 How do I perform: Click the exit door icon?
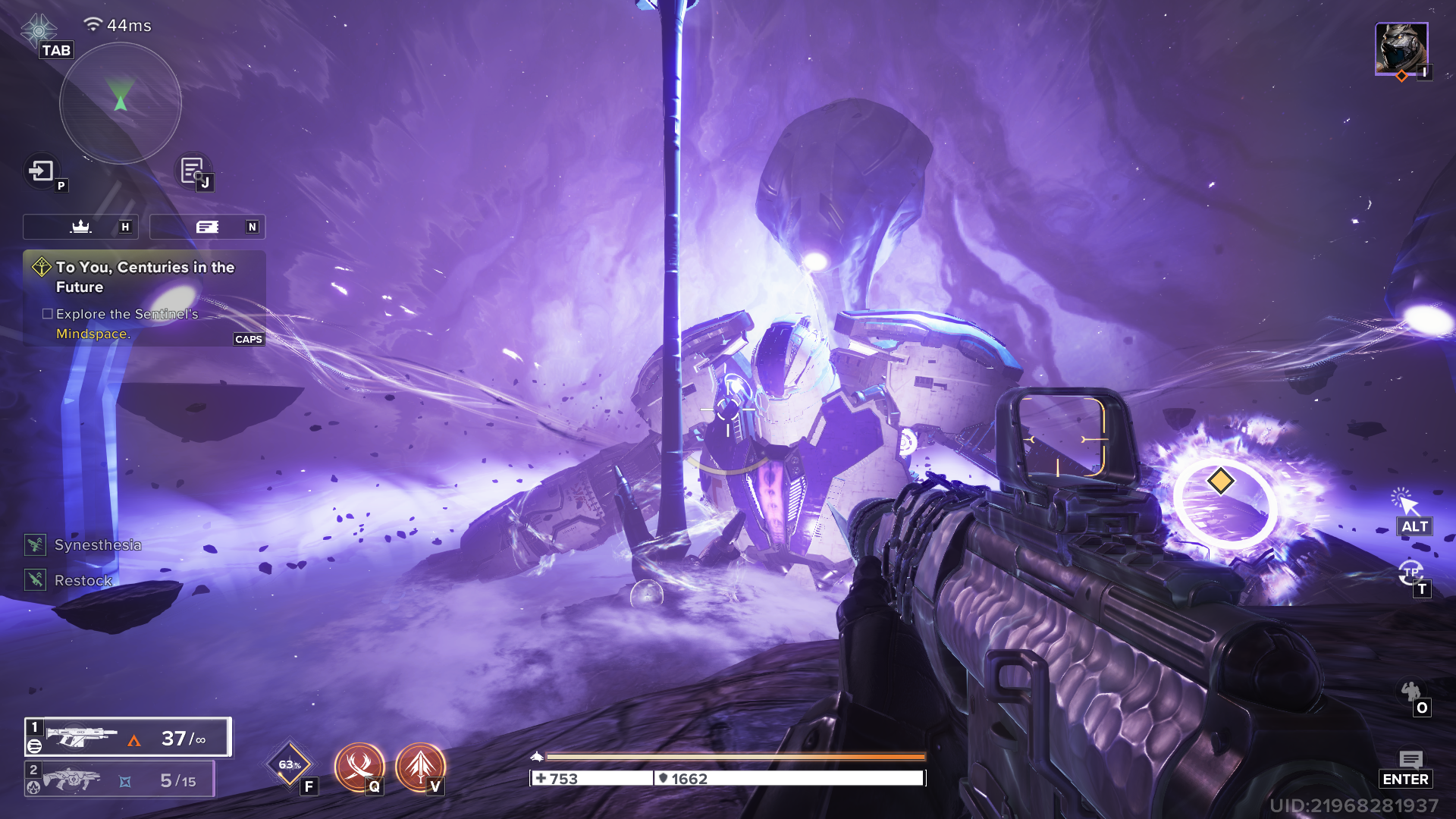tap(42, 171)
